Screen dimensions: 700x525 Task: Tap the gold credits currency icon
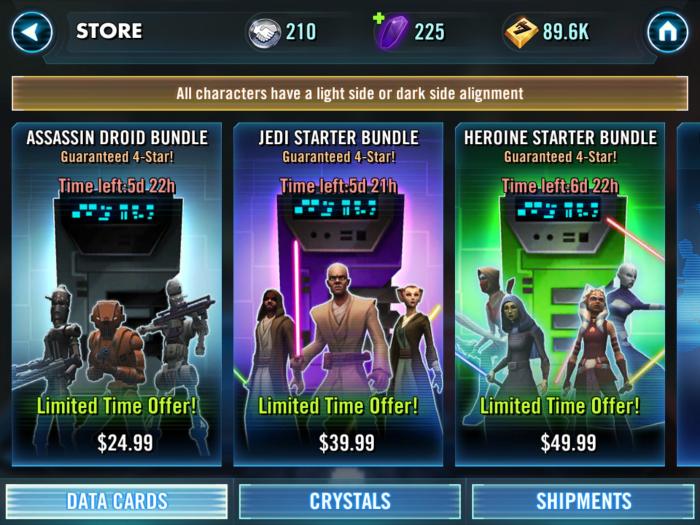[x=521, y=32]
